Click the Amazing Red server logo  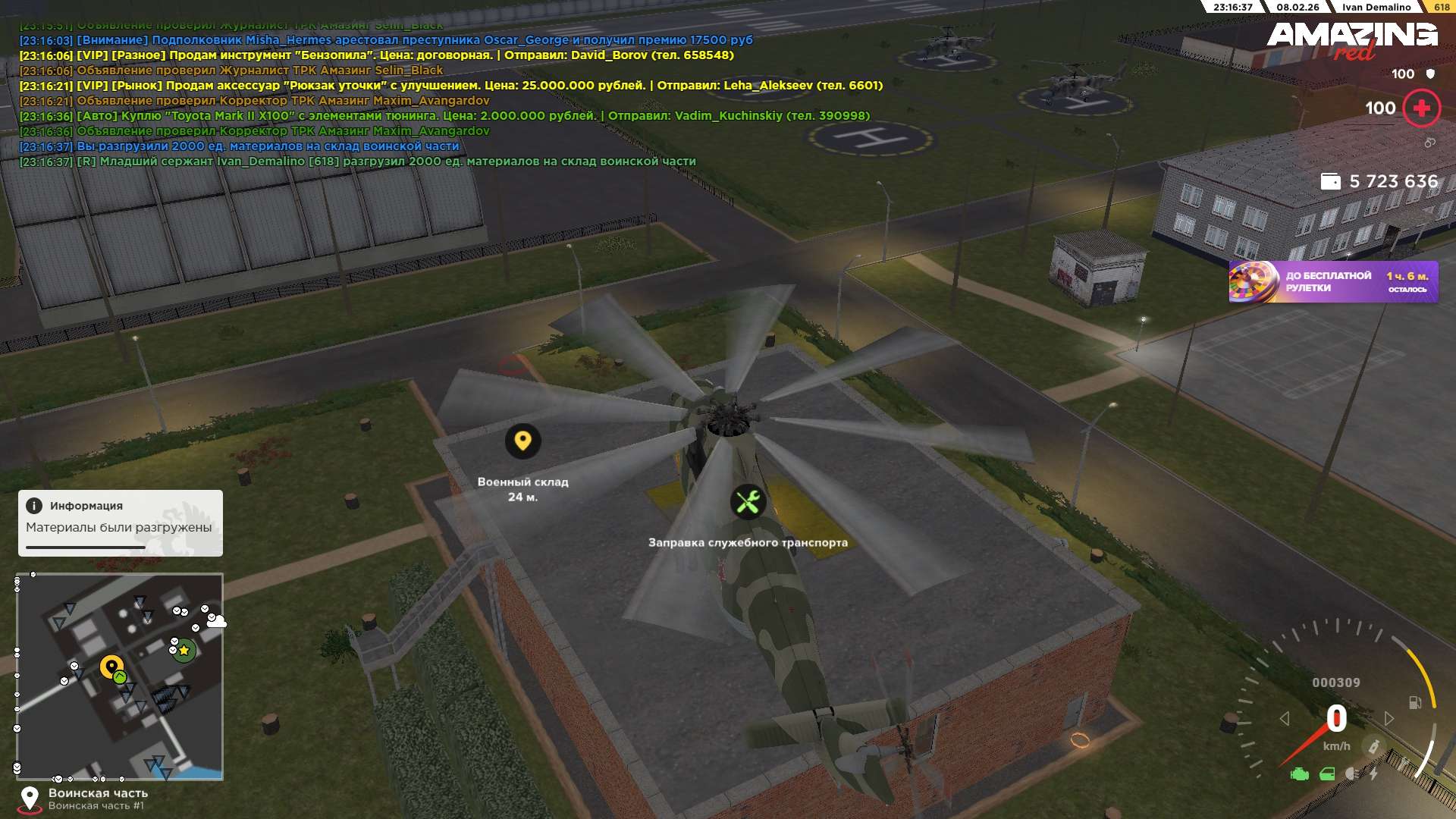1351,39
